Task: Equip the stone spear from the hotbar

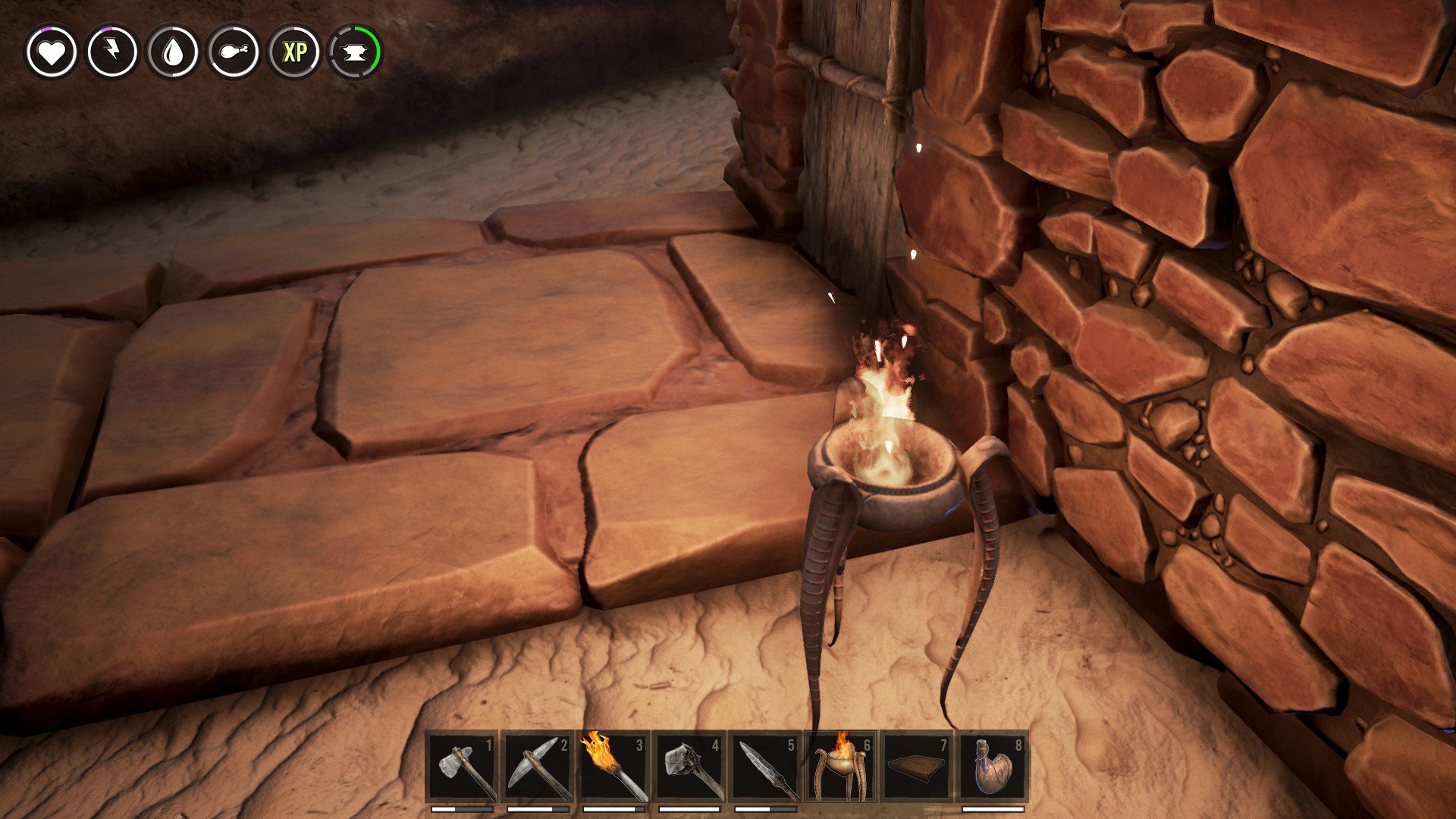Action: (766, 767)
